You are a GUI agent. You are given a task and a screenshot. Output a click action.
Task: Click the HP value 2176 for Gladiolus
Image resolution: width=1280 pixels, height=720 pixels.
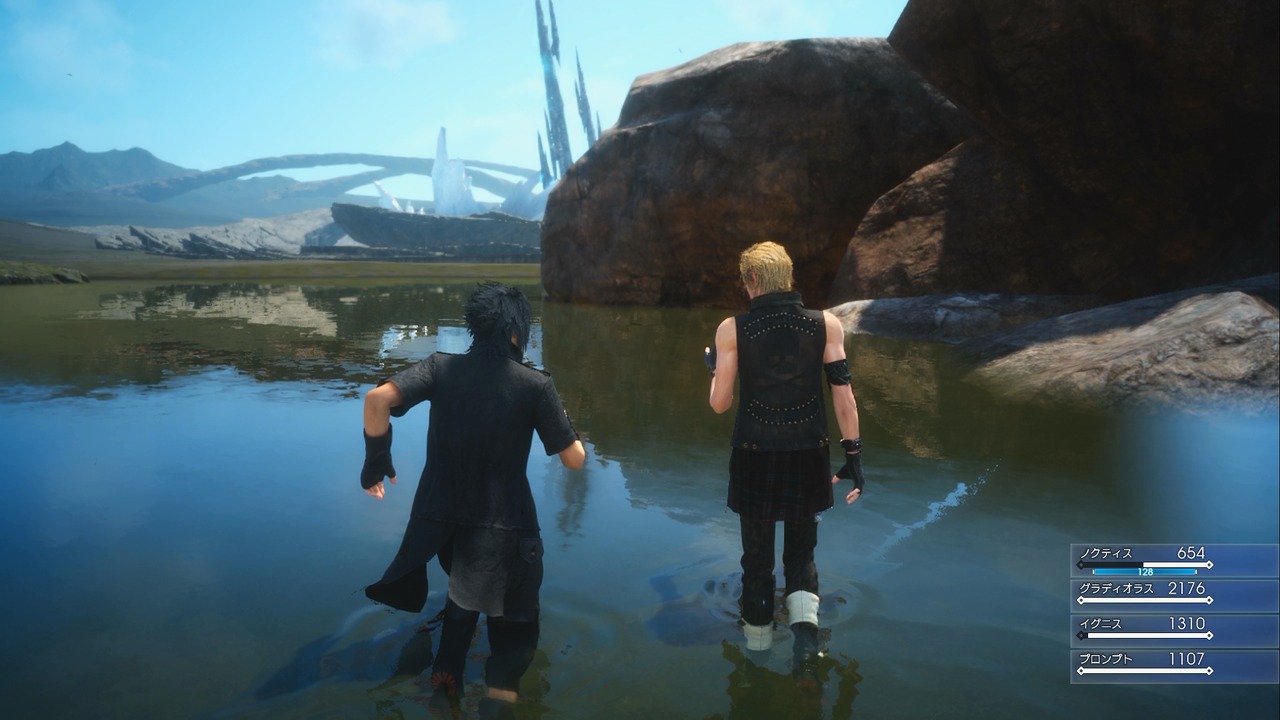[1187, 588]
